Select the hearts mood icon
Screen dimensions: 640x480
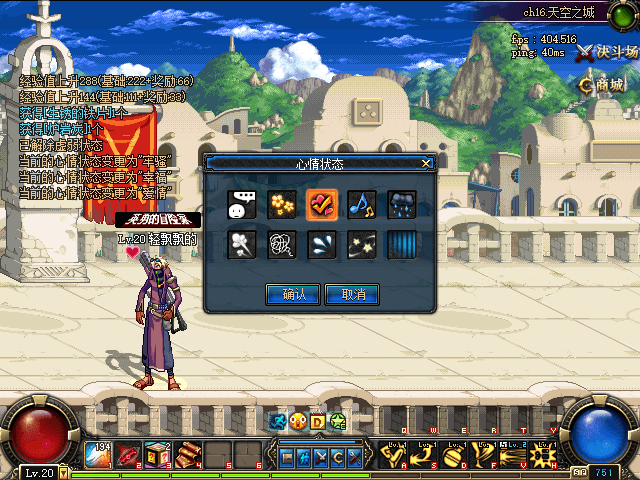[x=321, y=205]
